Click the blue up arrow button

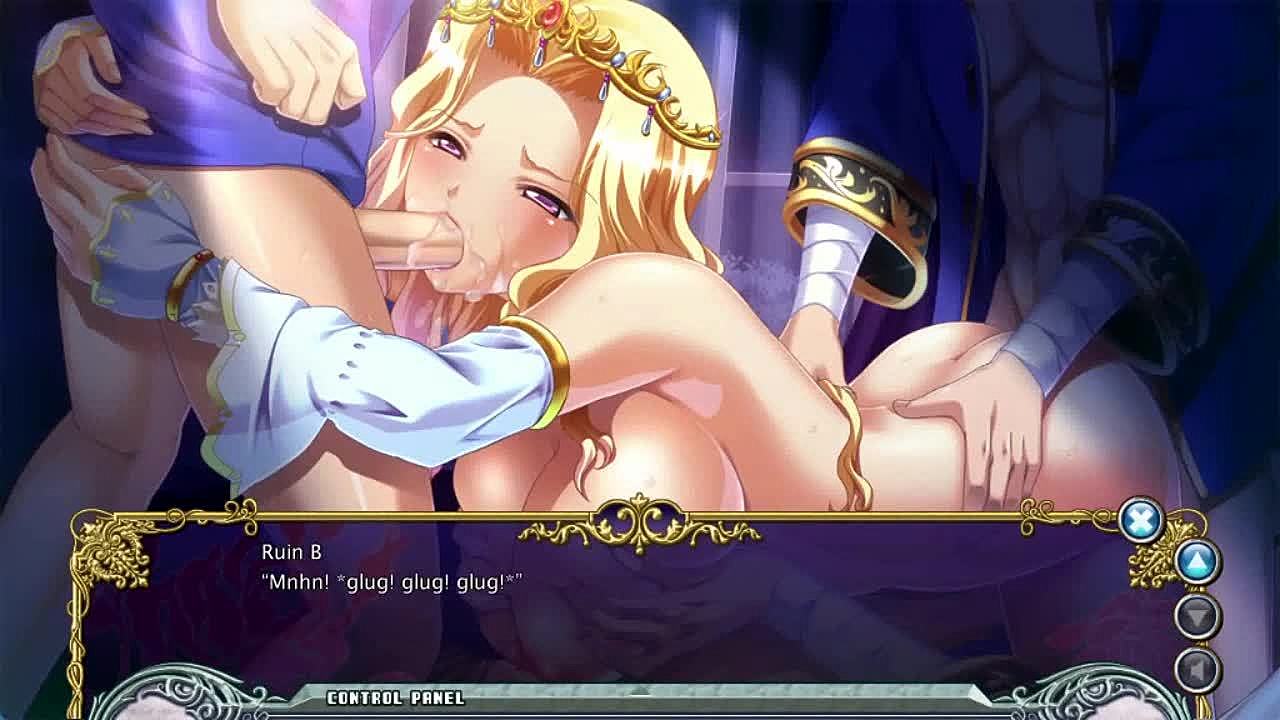[1197, 562]
